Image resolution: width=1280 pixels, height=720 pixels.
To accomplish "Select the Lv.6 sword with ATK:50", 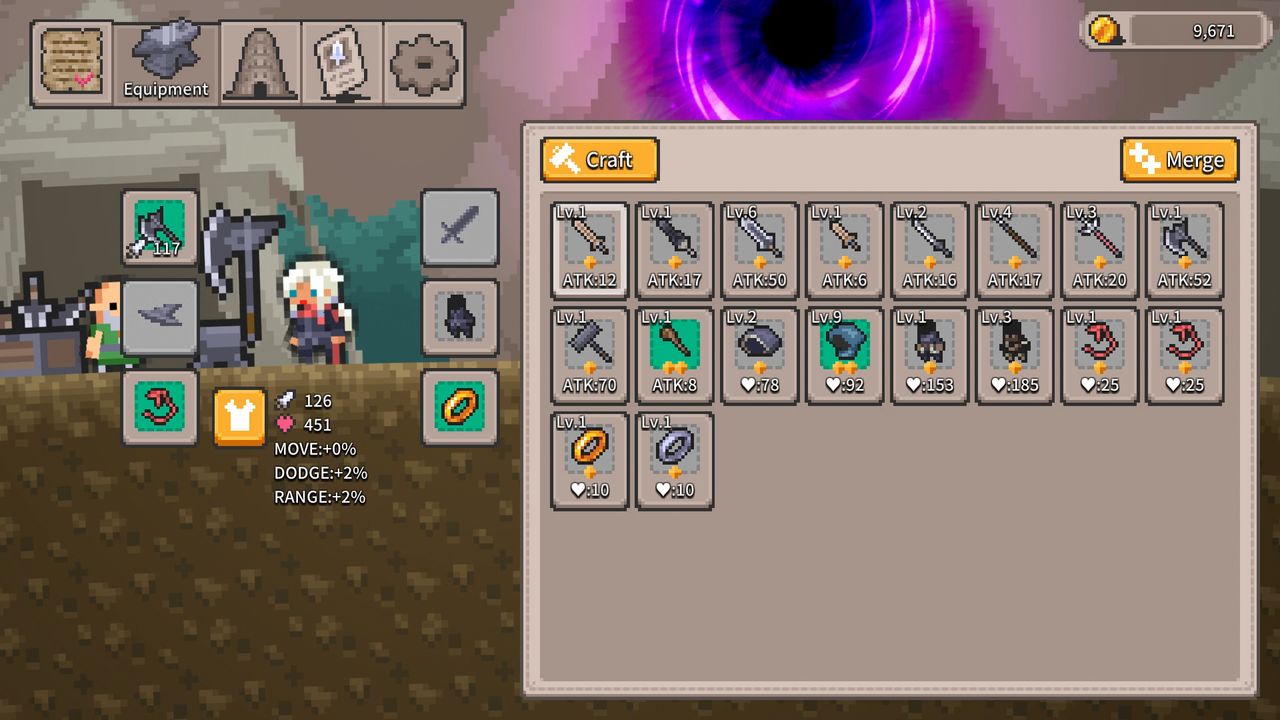I will point(758,248).
